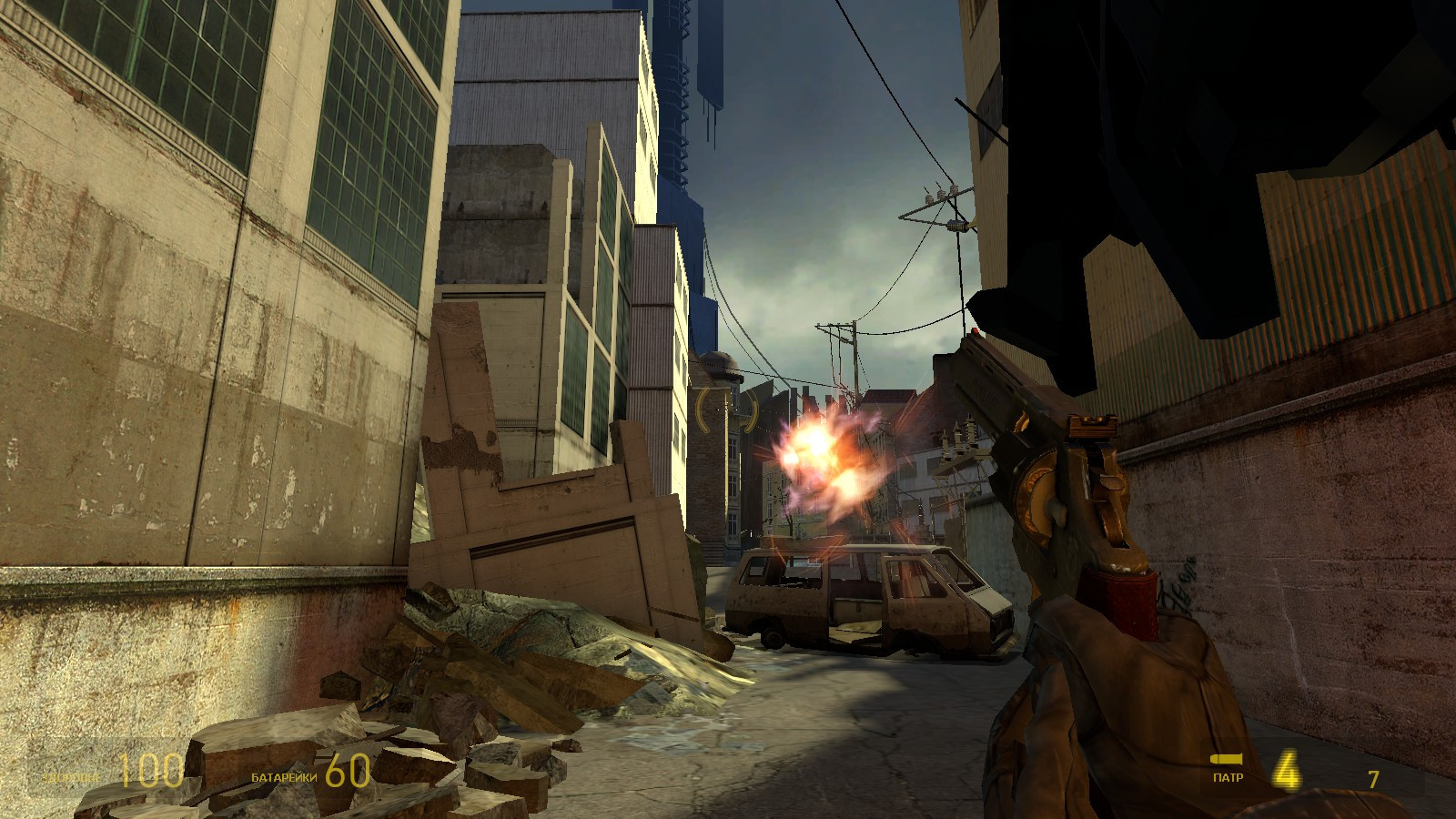The image size is (1456, 819).
Task: Click the ЗДОРОВЬЕ health indicator
Action: (x=70, y=779)
